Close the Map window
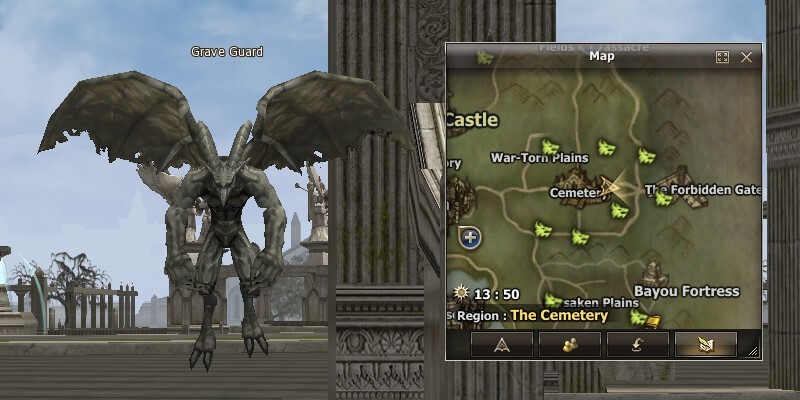The width and height of the screenshot is (800, 400). coord(746,57)
